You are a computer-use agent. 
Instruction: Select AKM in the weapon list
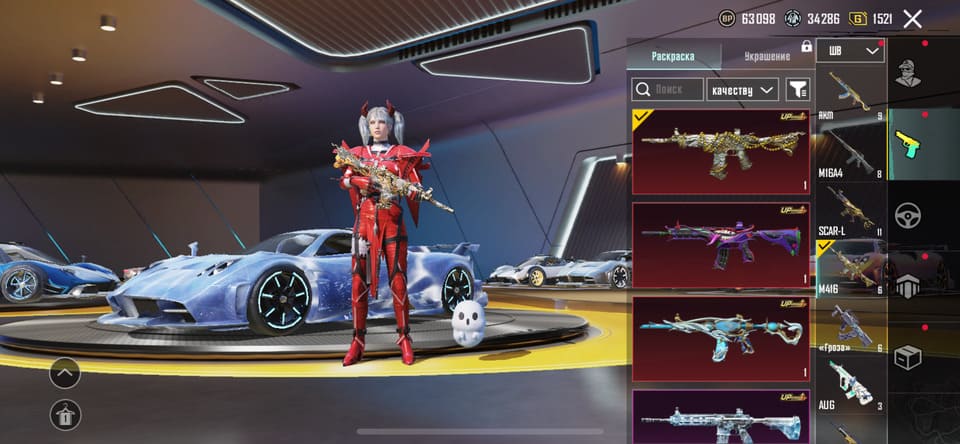(851, 94)
